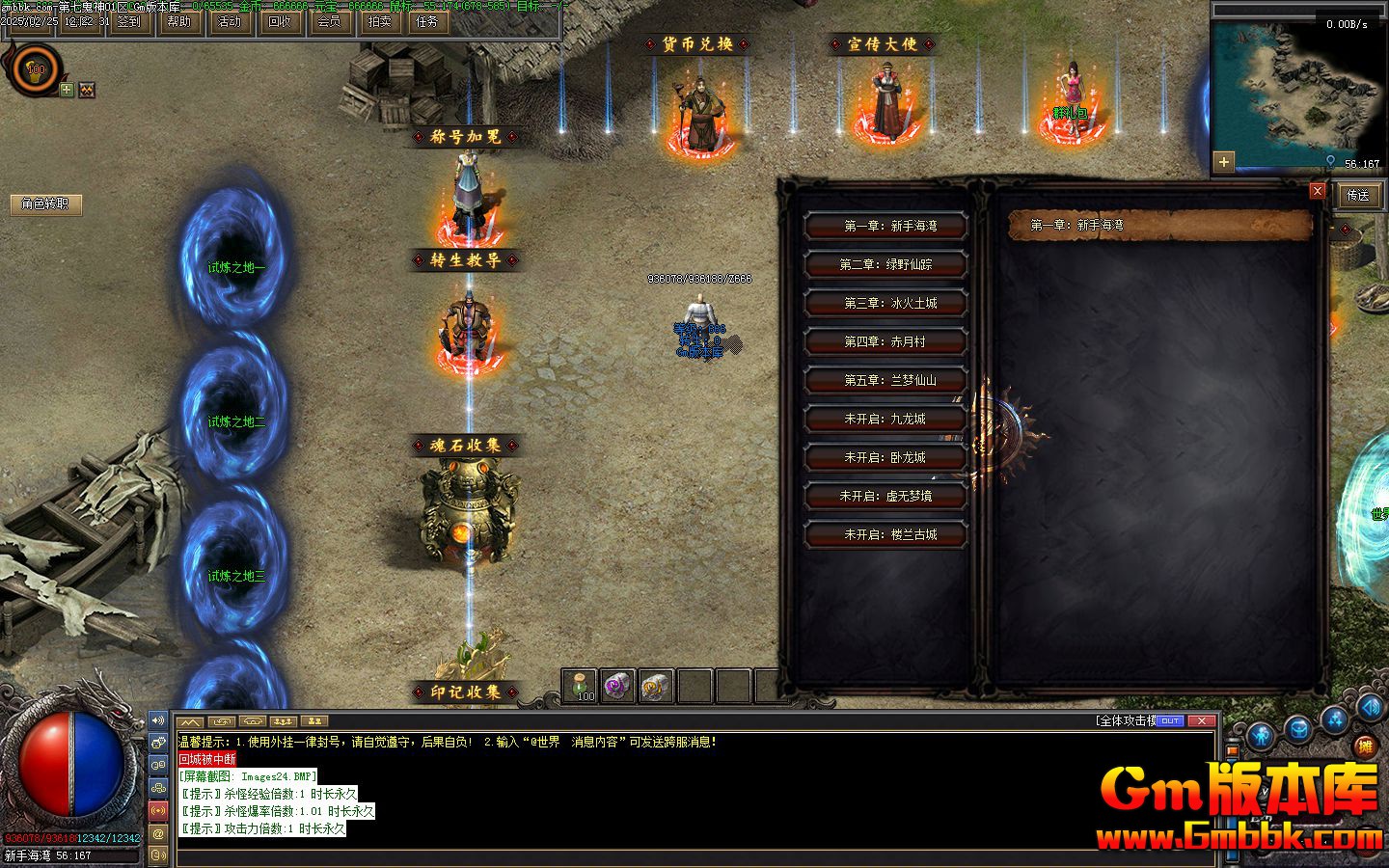Click the 活动 events button
This screenshot has width=1389, height=868.
pos(229,22)
